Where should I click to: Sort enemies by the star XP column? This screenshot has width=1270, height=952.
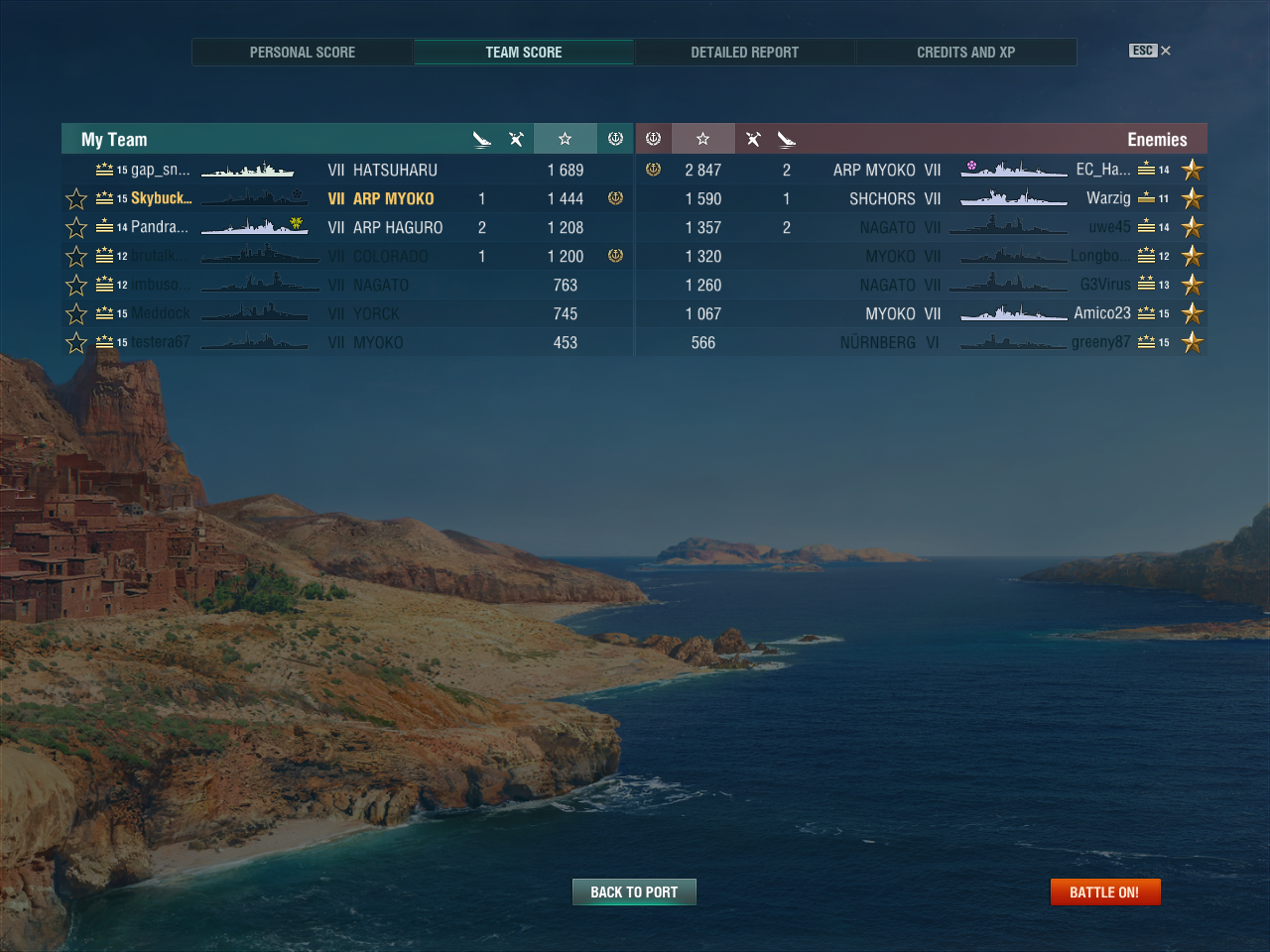702,139
